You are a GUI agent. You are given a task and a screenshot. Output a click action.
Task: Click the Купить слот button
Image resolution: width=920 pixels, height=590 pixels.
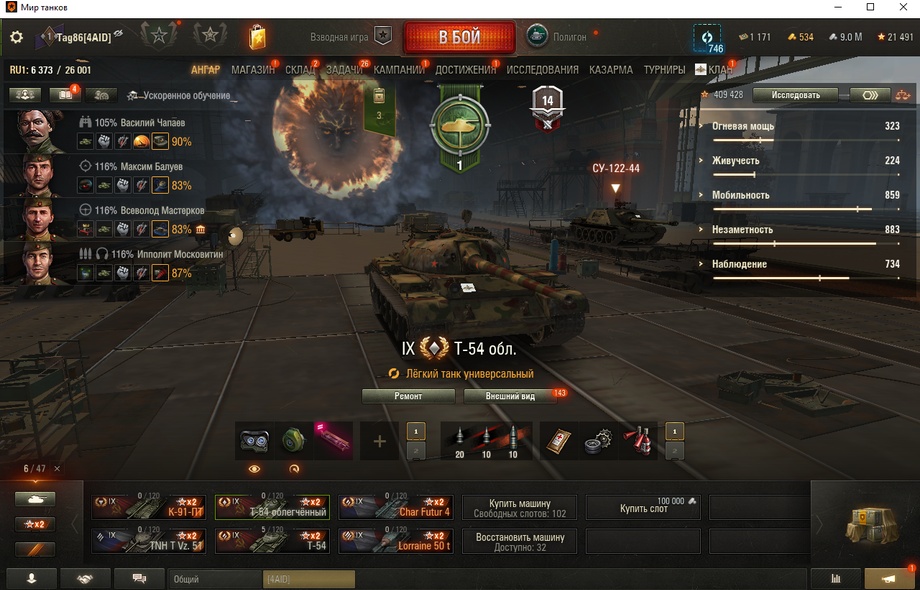point(643,508)
